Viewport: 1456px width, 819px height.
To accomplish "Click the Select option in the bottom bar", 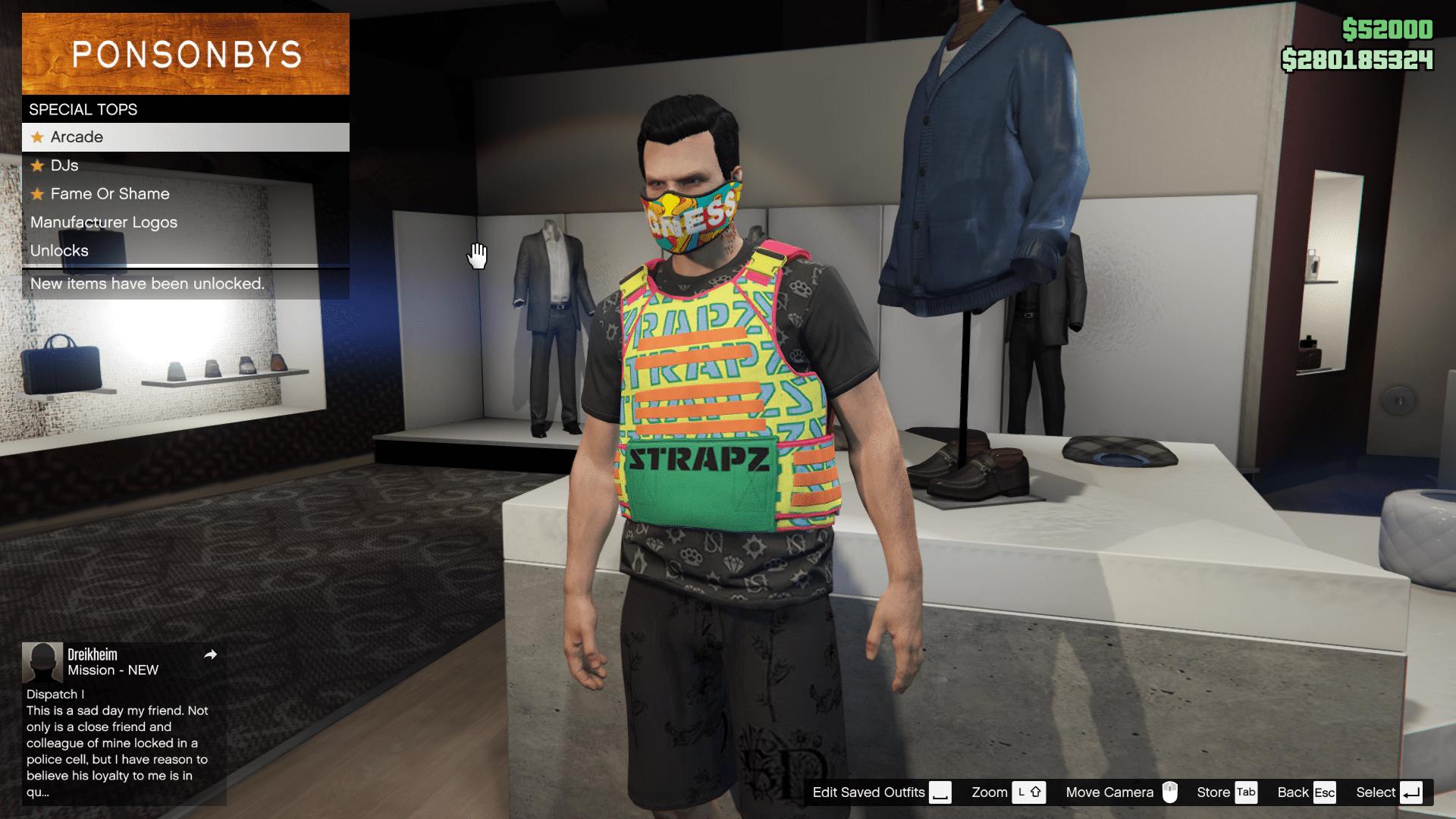I will point(1375,792).
